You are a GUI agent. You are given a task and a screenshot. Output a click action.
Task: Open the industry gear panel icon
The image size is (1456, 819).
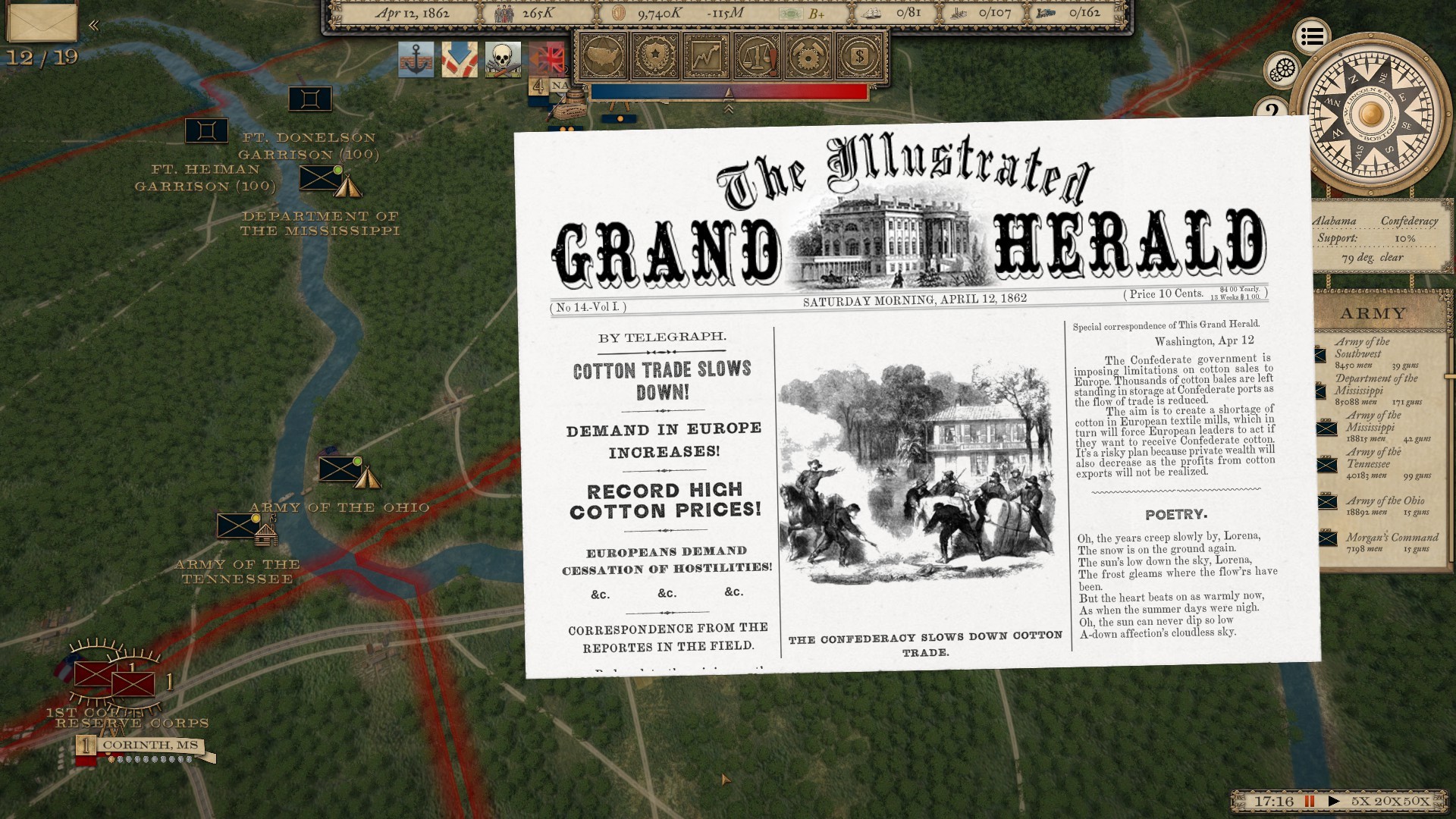pyautogui.click(x=808, y=55)
